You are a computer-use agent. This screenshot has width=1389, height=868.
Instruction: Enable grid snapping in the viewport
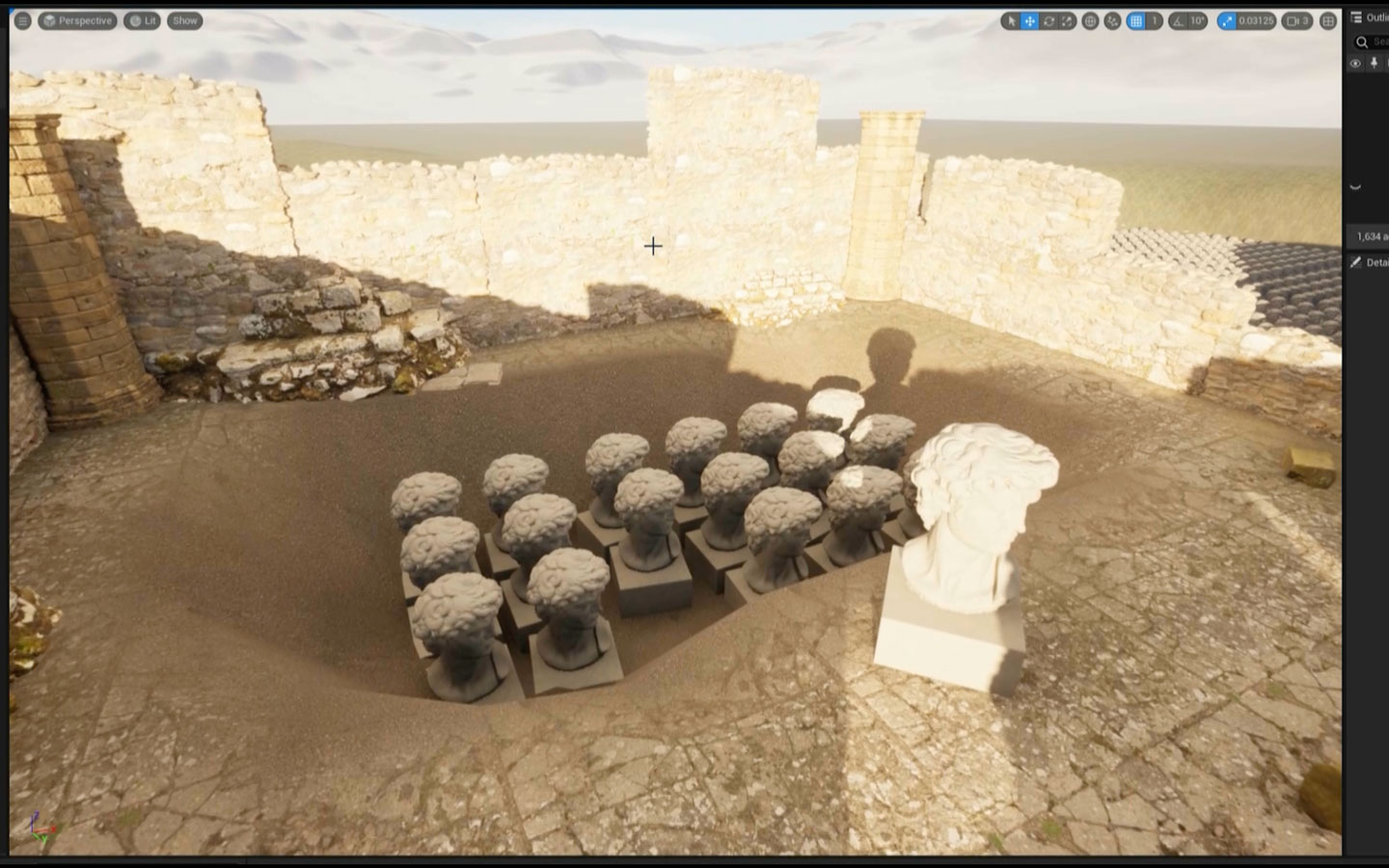coord(1134,20)
